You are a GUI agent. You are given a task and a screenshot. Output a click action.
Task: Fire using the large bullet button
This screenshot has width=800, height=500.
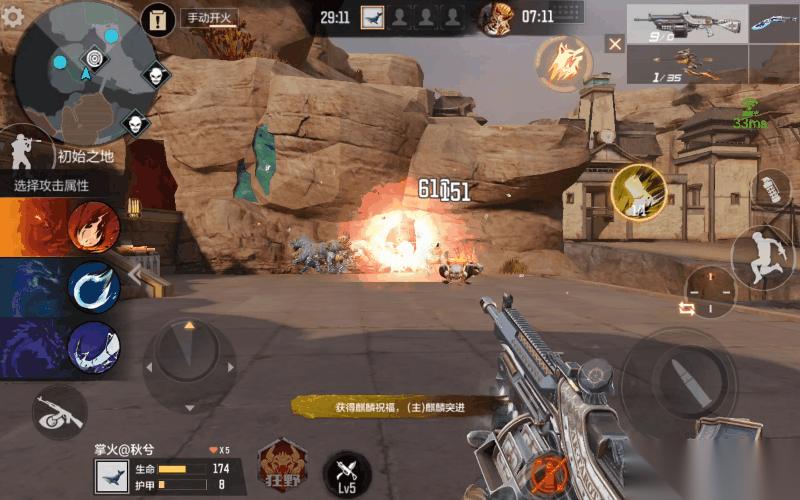point(680,377)
